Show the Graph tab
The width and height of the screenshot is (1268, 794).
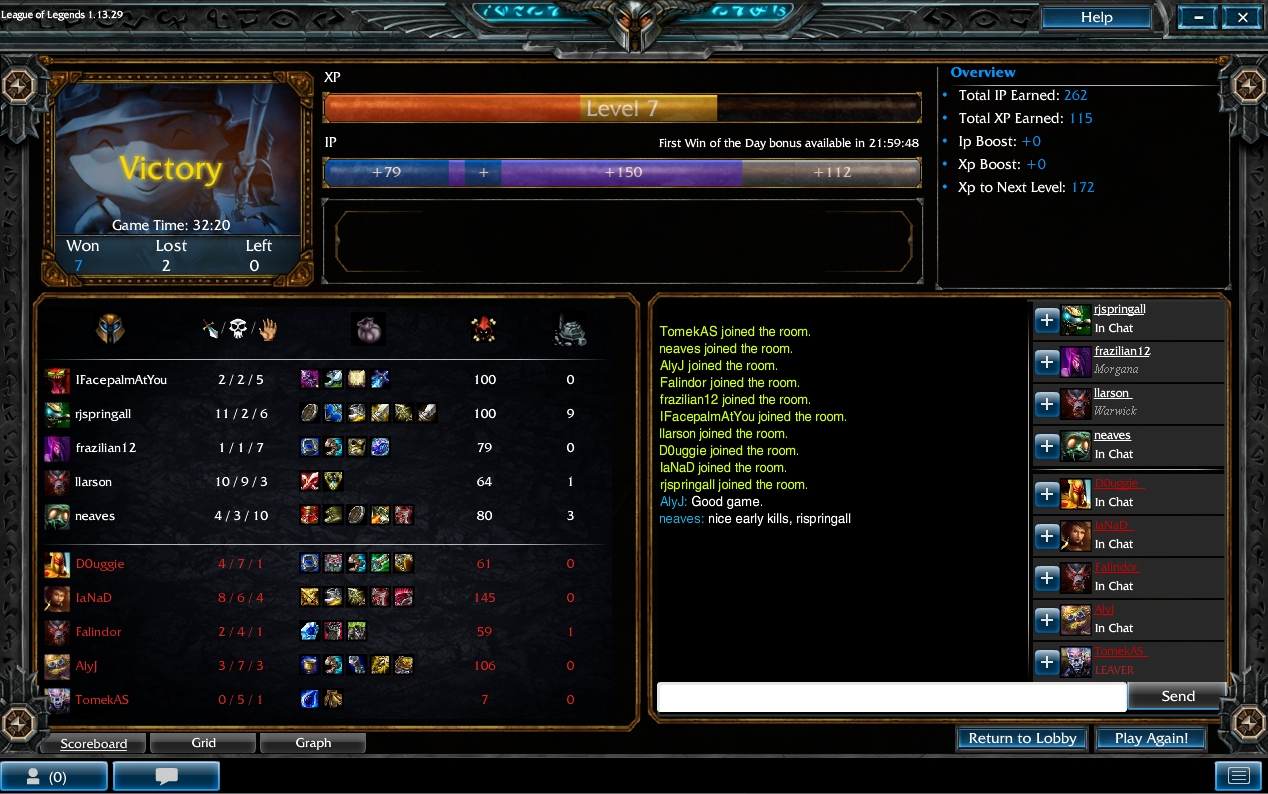313,743
